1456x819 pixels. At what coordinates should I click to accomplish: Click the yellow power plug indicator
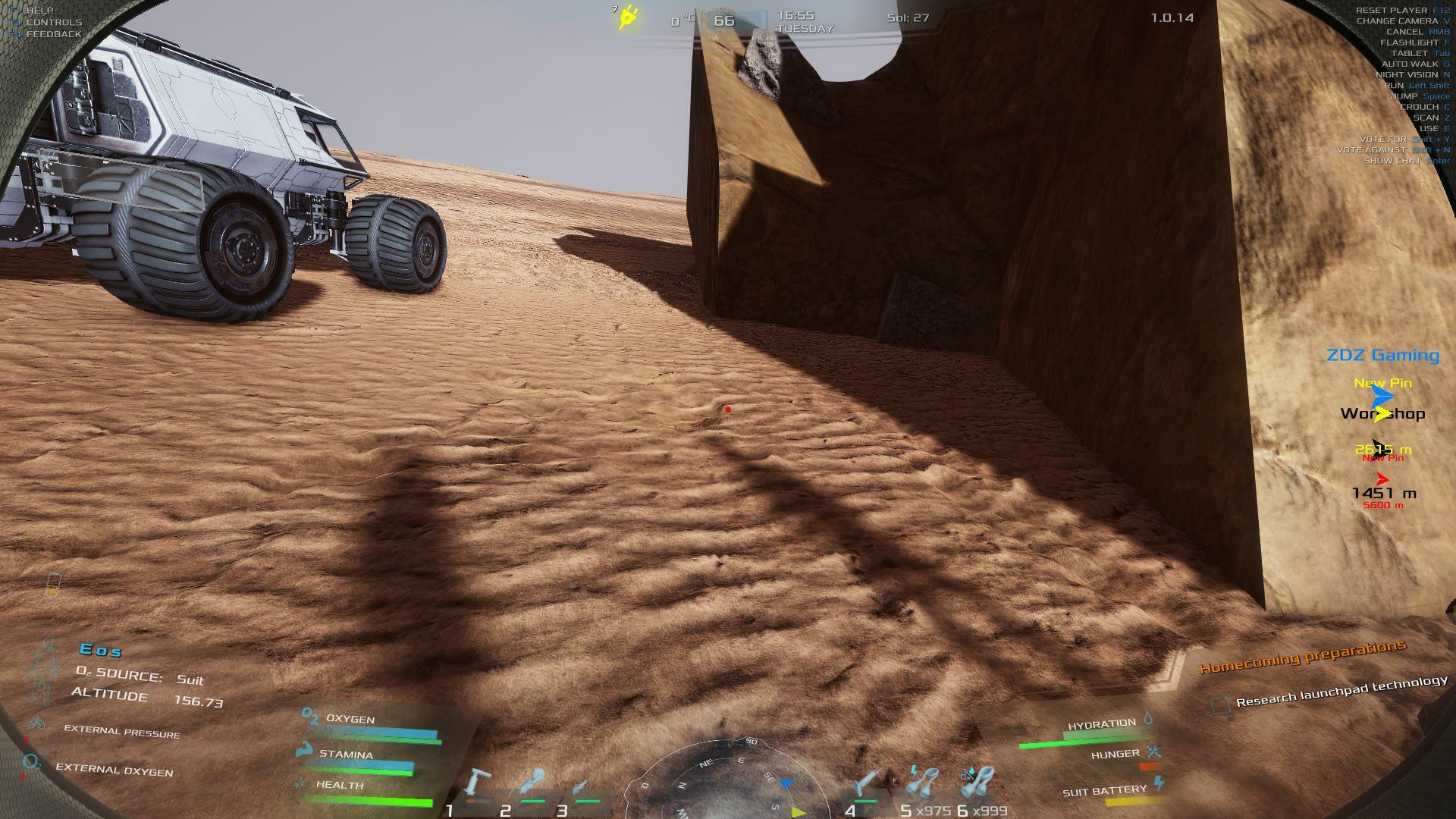click(x=628, y=17)
